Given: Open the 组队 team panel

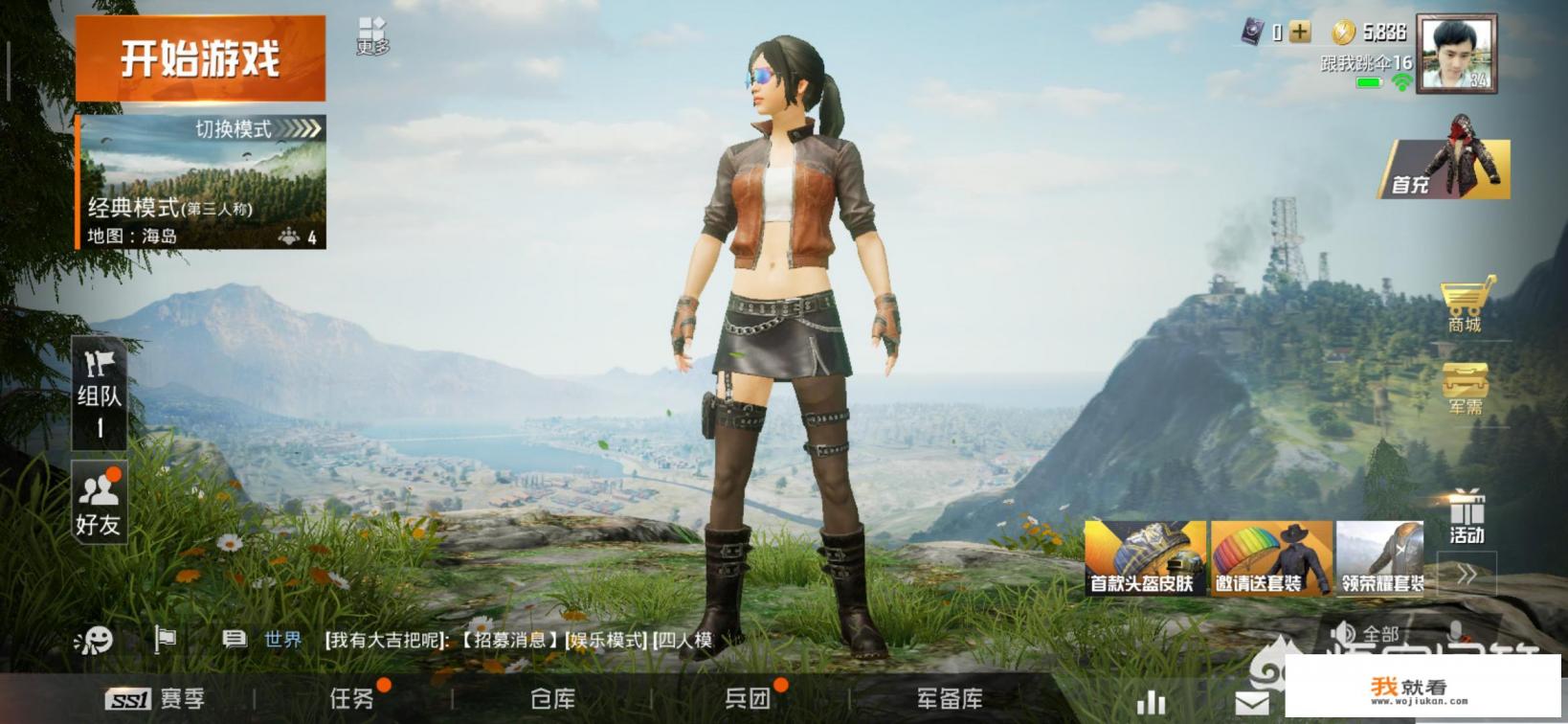Looking at the screenshot, I should click(x=99, y=393).
